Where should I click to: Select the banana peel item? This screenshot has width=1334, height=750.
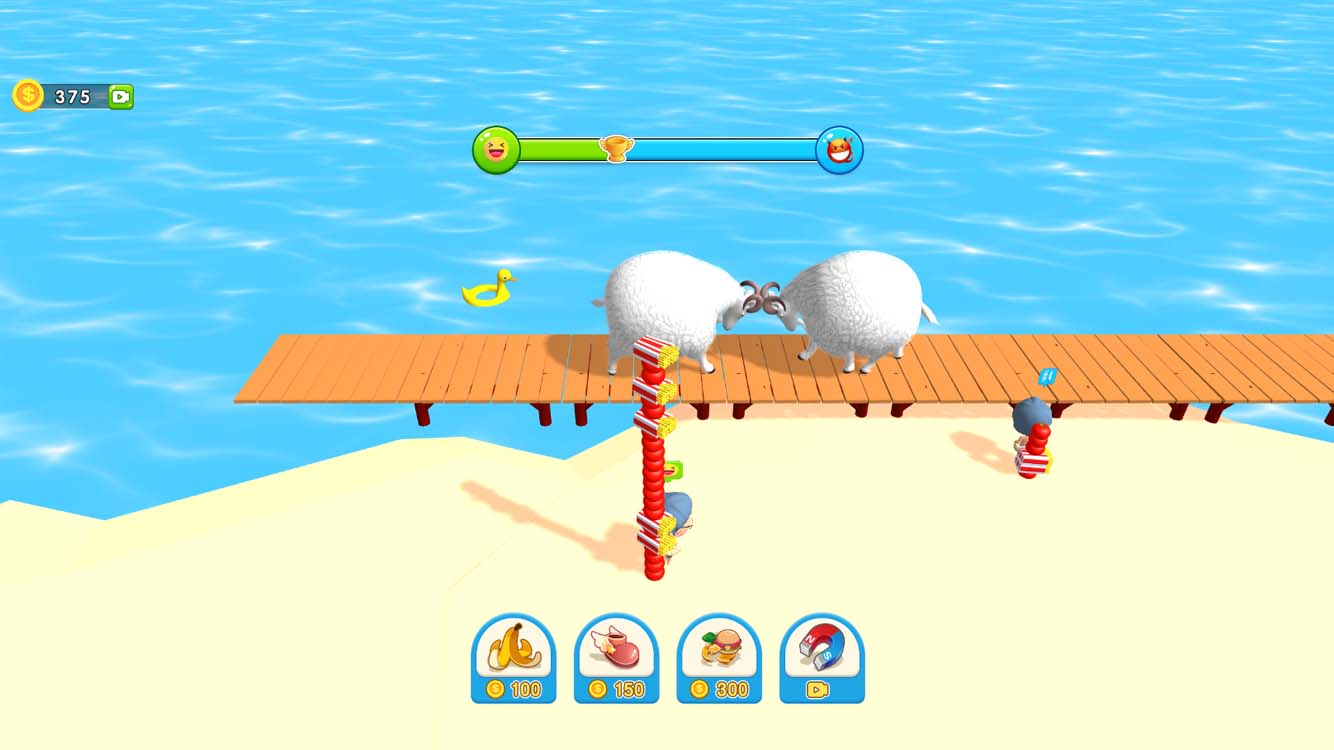tap(514, 649)
